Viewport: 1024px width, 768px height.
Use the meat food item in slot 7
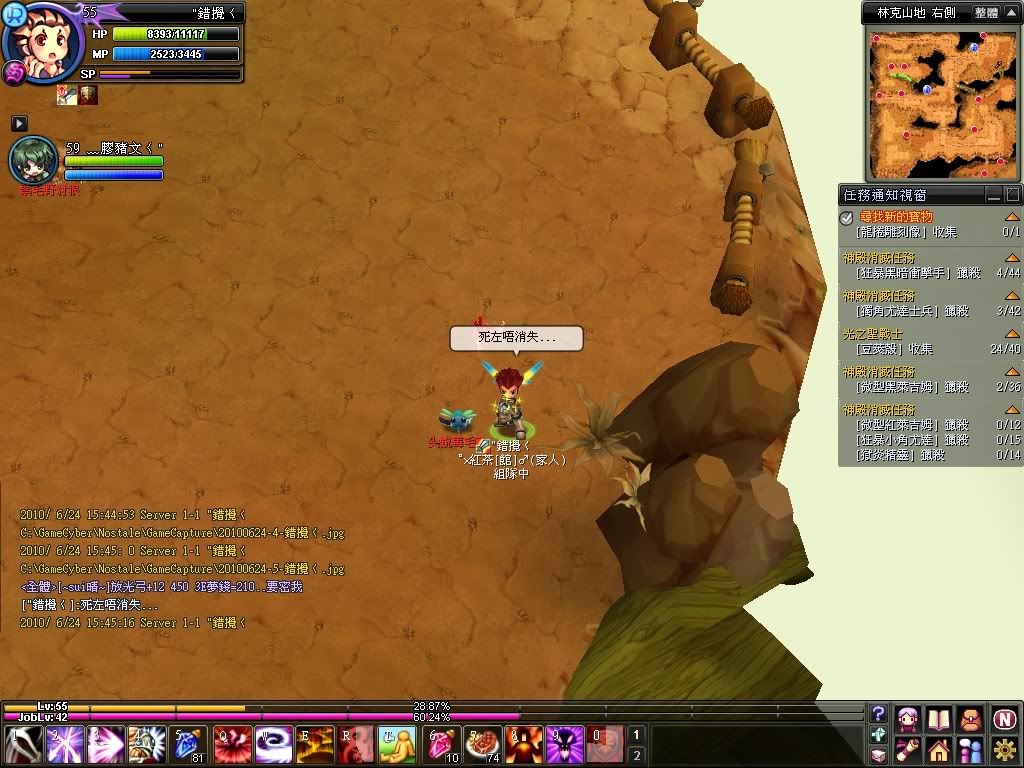tap(482, 745)
